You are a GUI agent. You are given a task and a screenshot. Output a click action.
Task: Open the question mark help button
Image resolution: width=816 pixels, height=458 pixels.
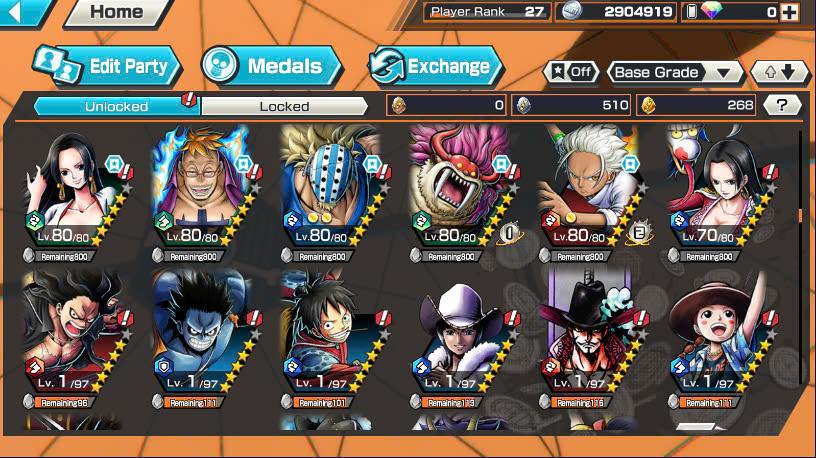[x=783, y=105]
